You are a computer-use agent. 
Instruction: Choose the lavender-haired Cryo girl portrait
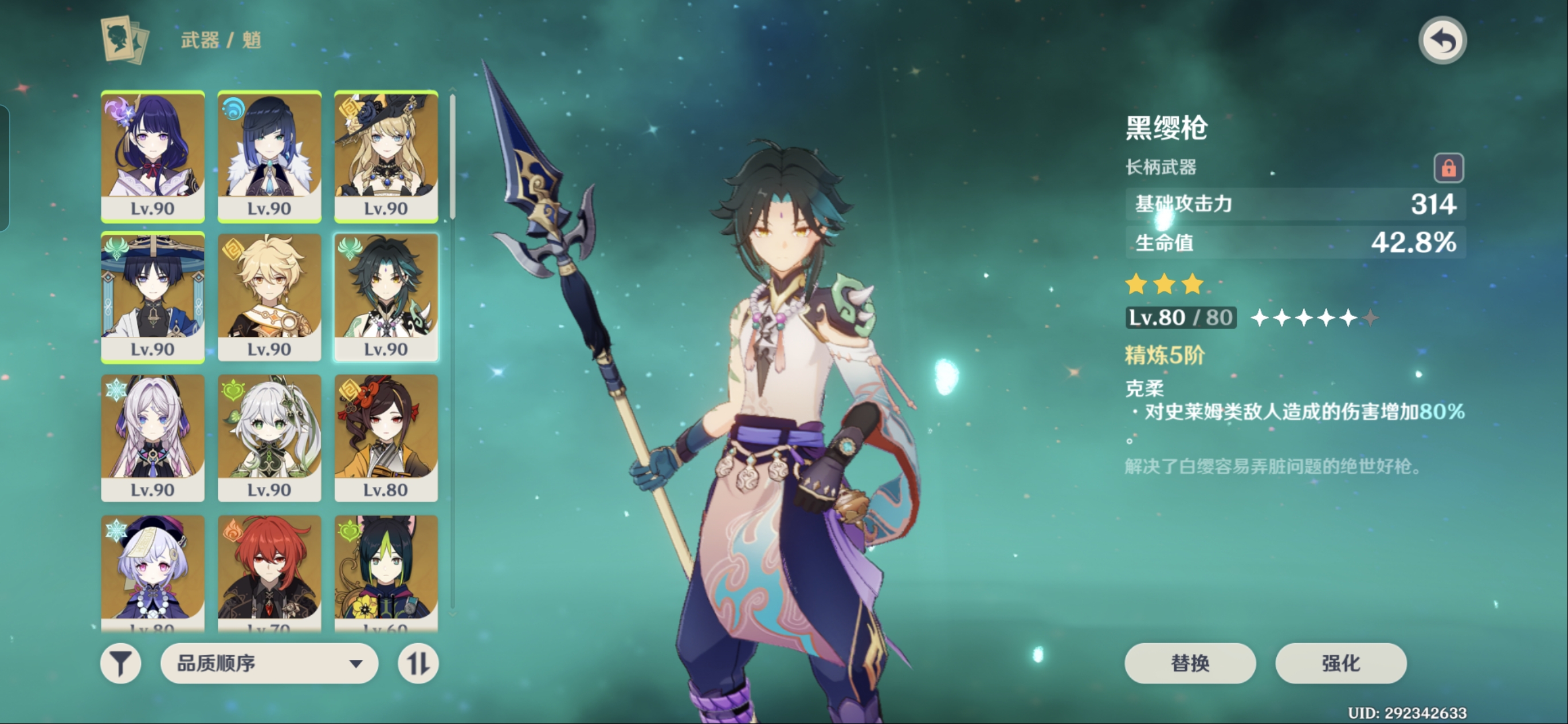153,438
